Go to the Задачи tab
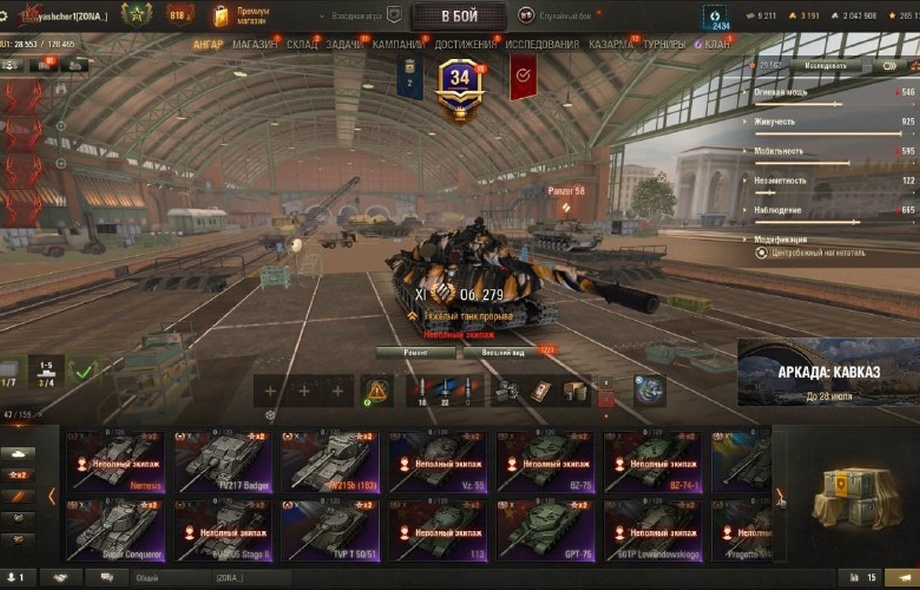 coord(345,45)
